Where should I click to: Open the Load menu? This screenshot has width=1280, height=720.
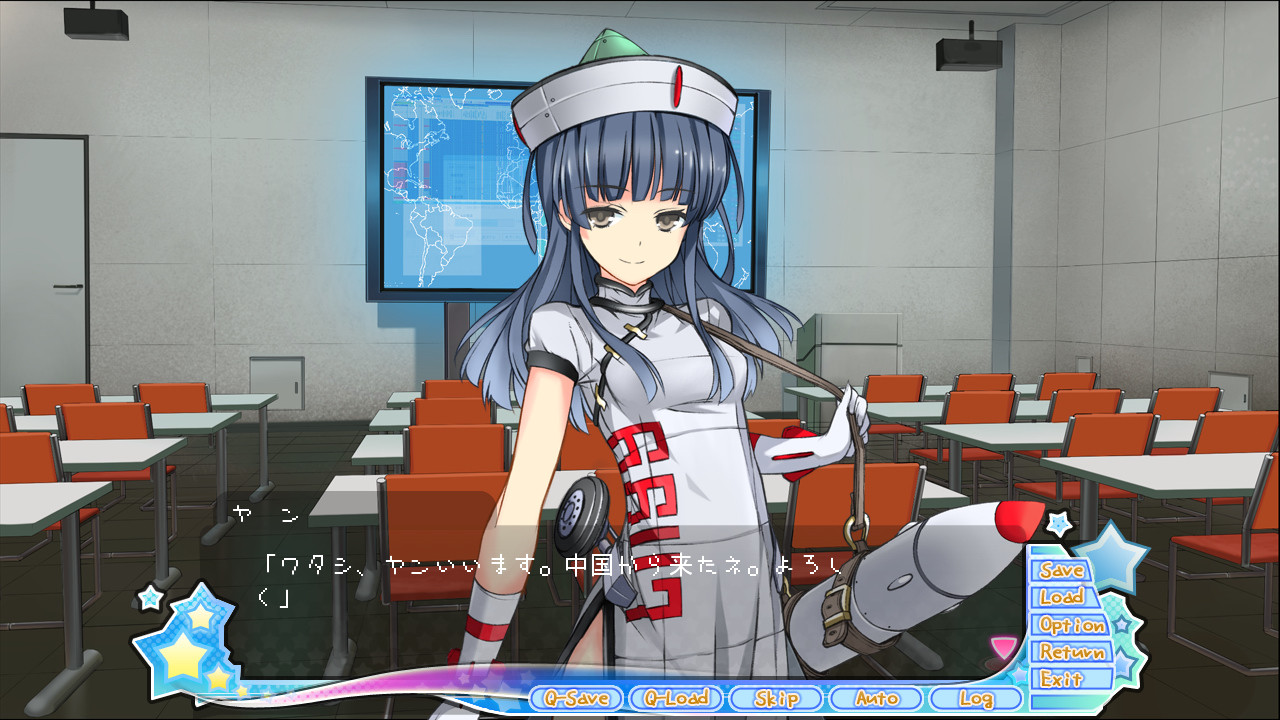click(1062, 597)
